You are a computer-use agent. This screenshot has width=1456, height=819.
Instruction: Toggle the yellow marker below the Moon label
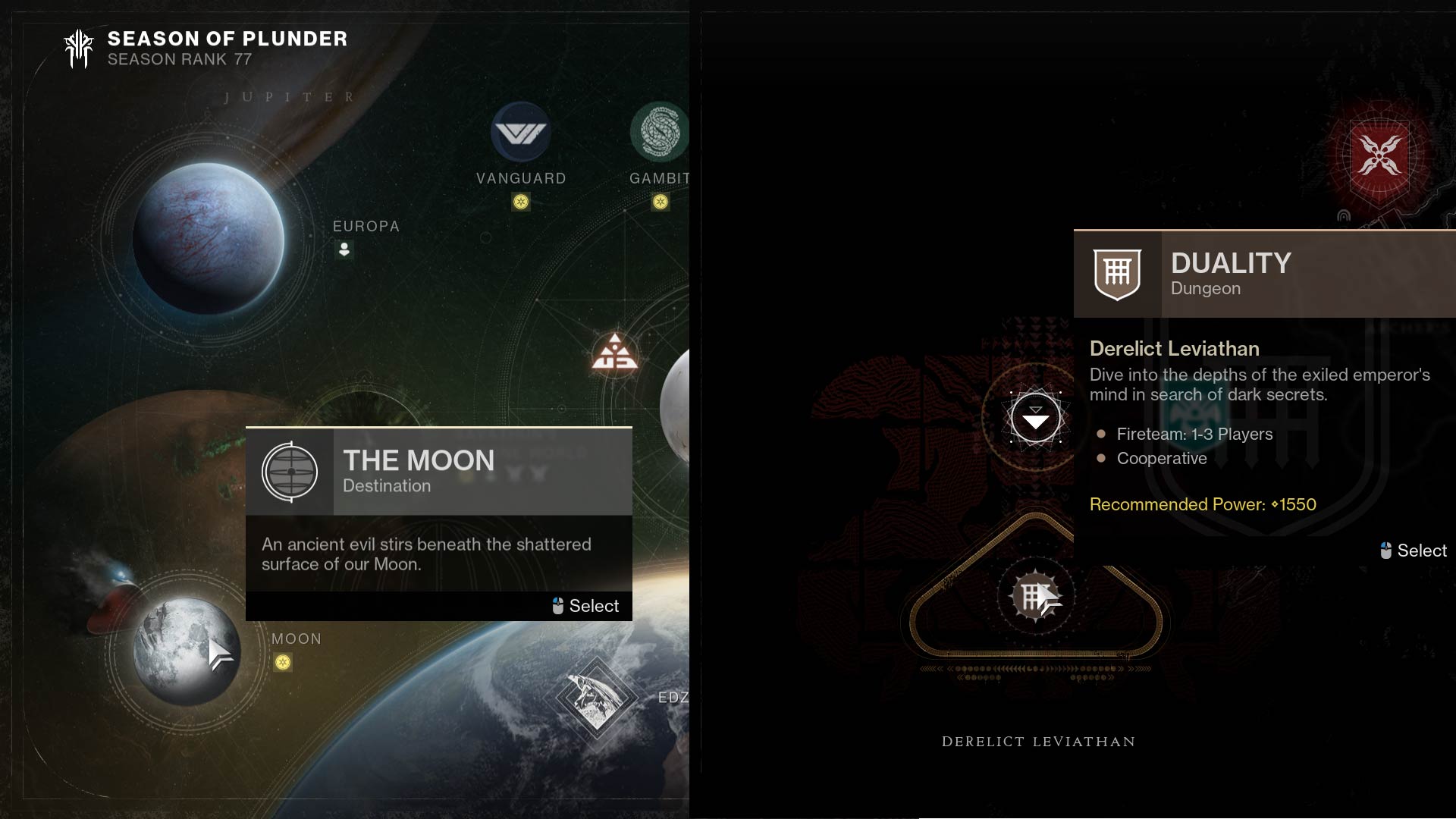[x=284, y=663]
